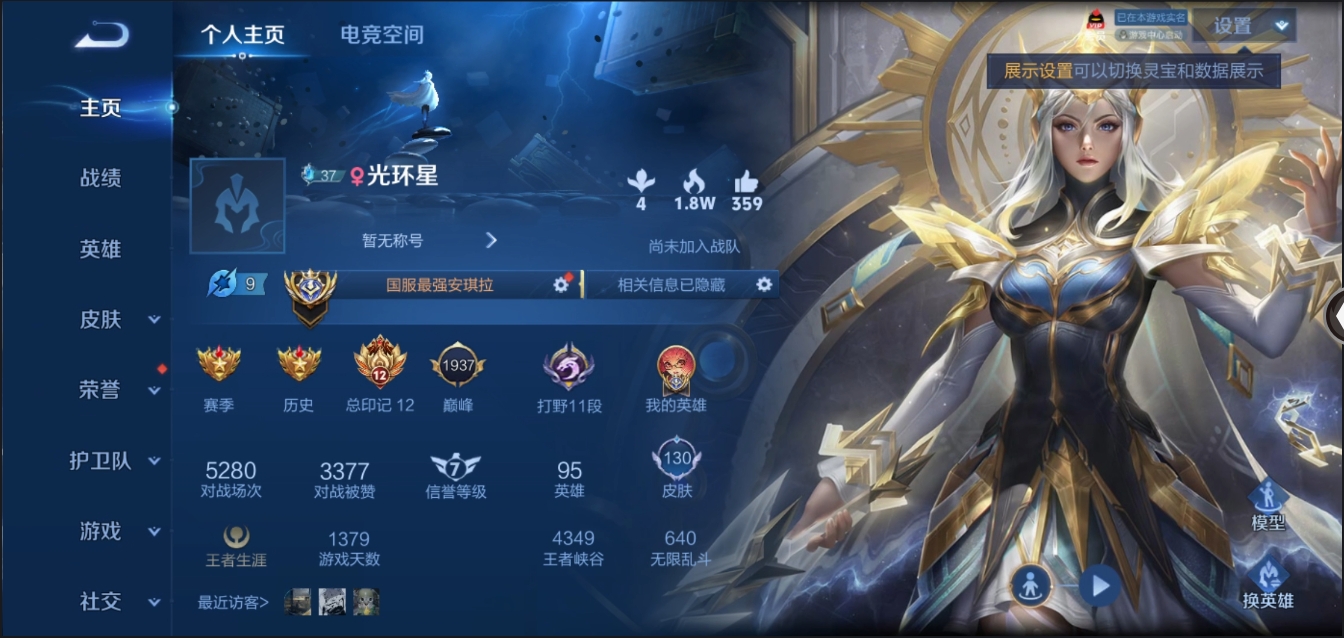Open gear settings beside 相关信息已隐藏
Screen dimensions: 1344x638
pyautogui.click(x=764, y=285)
